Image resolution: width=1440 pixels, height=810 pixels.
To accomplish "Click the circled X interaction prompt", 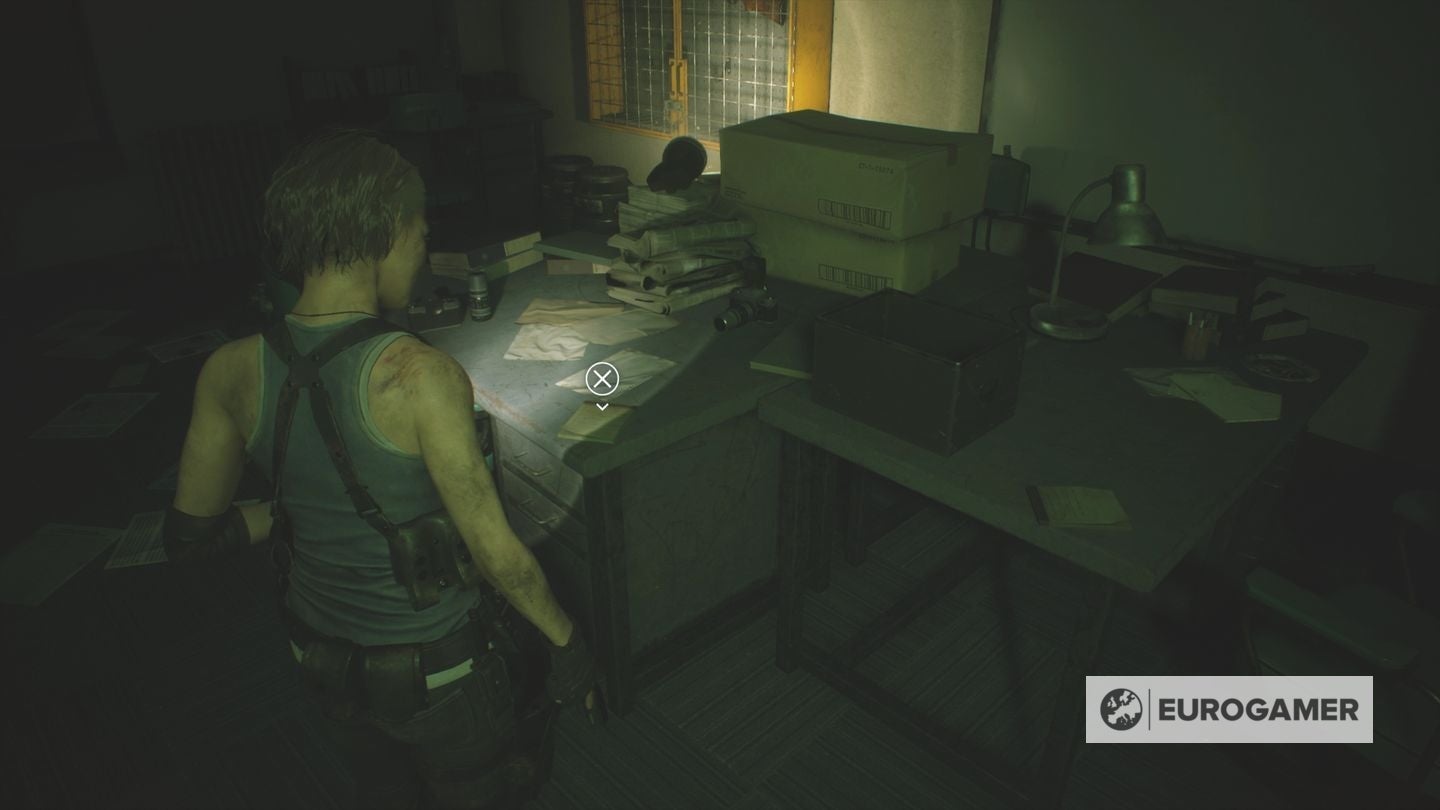I will (601, 379).
